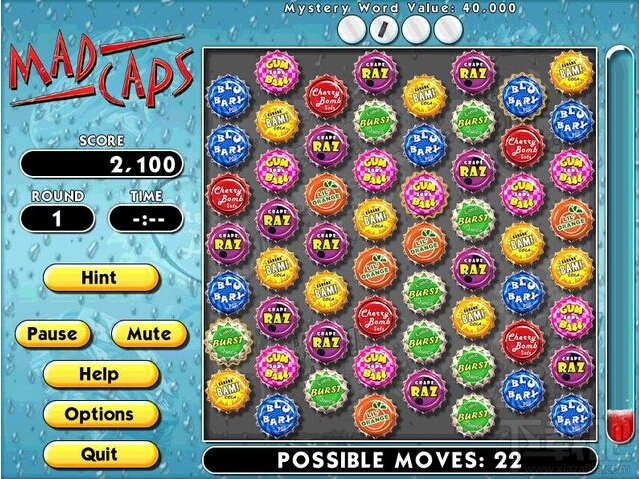Screen dimensions: 639x479
Task: Mute the game sound
Action: (147, 334)
